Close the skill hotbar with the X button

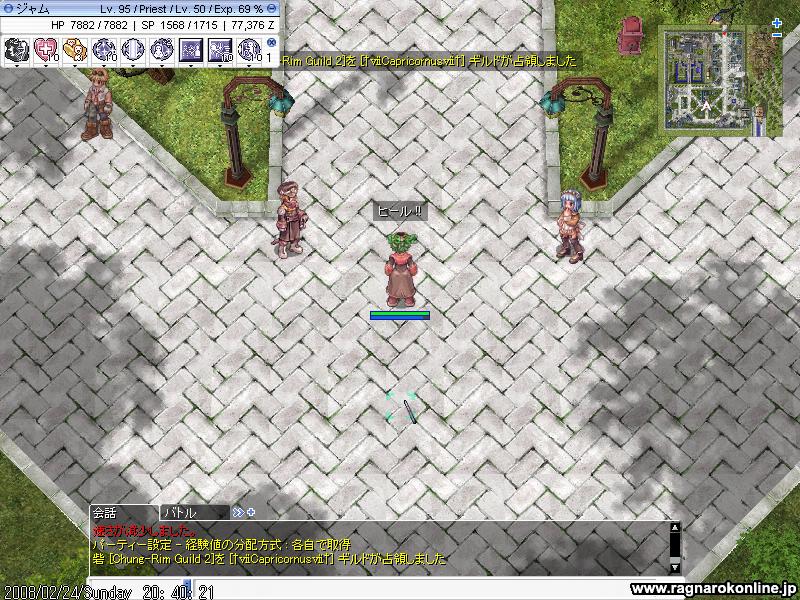[272, 43]
